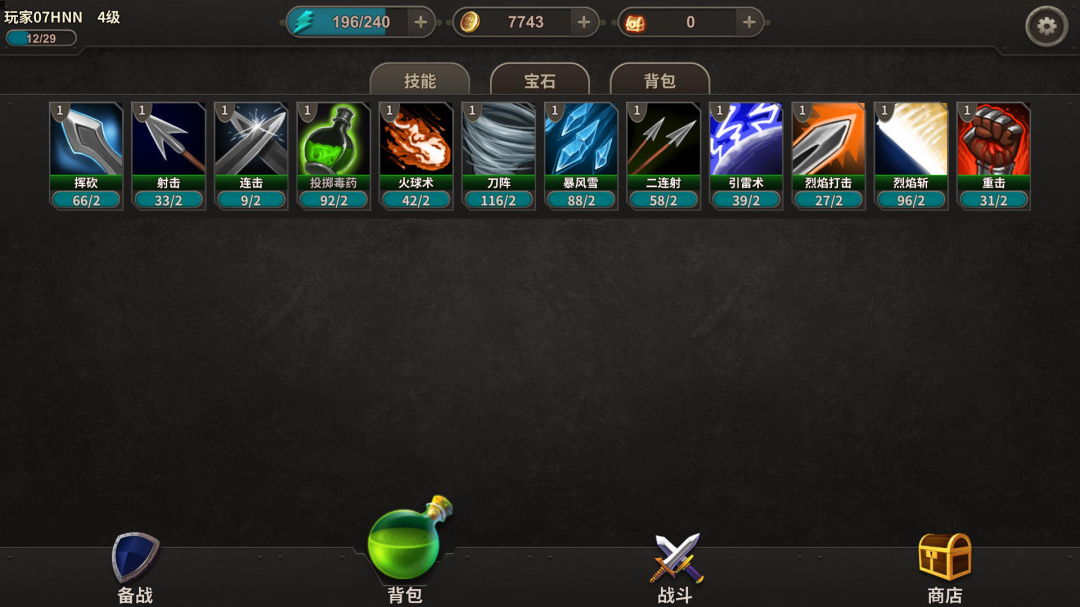1080x607 pixels.
Task: Switch to the 宝石 tab
Action: [540, 81]
